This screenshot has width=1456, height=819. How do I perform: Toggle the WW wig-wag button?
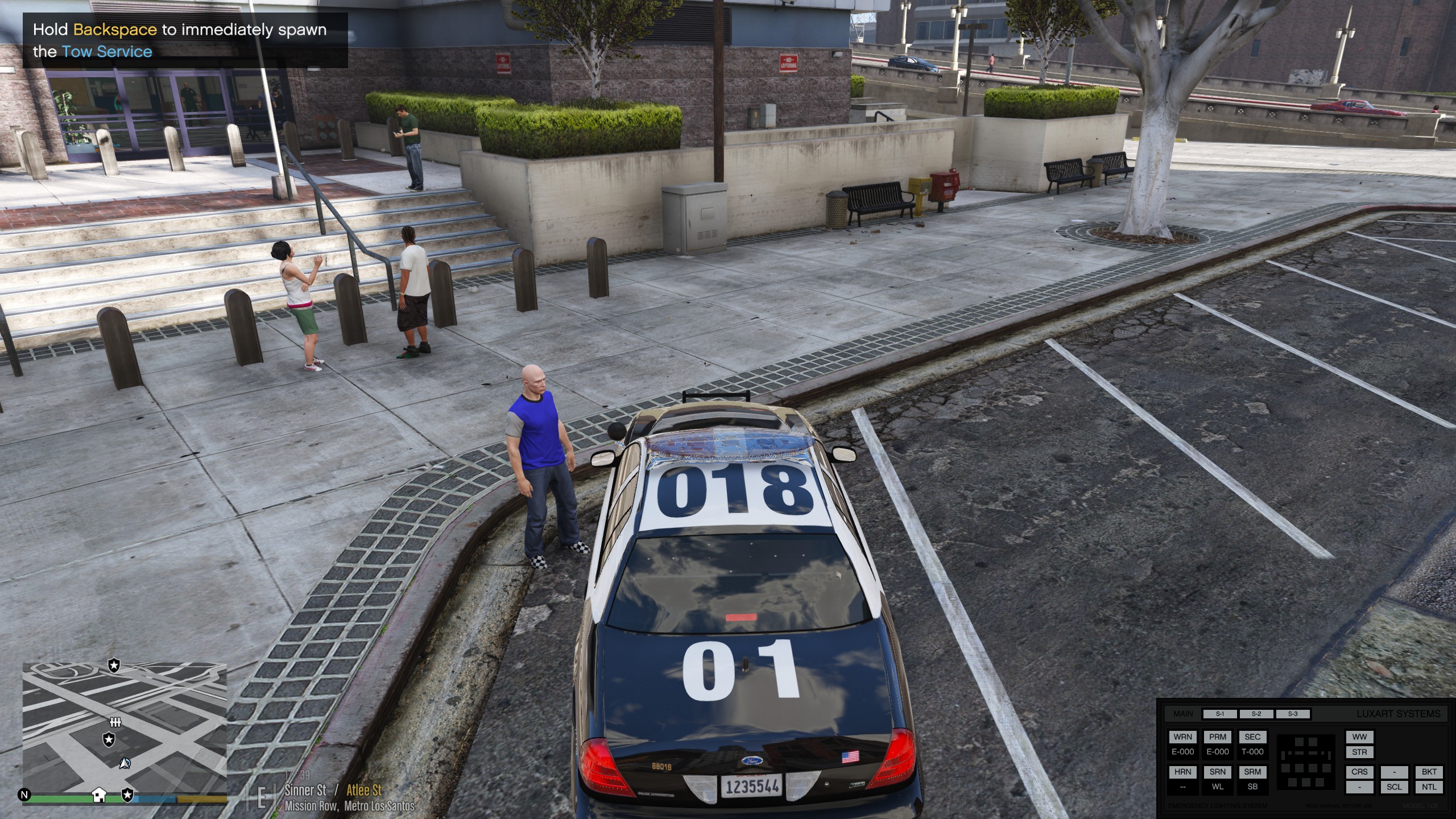[x=1359, y=737]
